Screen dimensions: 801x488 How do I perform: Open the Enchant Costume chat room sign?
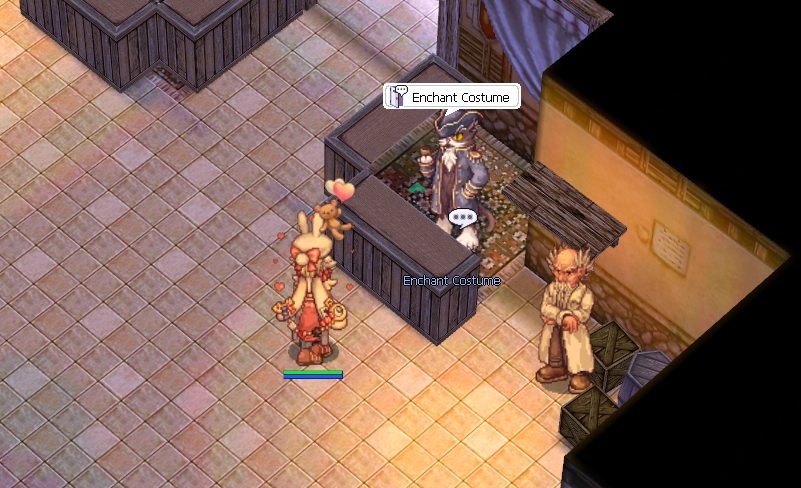pyautogui.click(x=453, y=97)
